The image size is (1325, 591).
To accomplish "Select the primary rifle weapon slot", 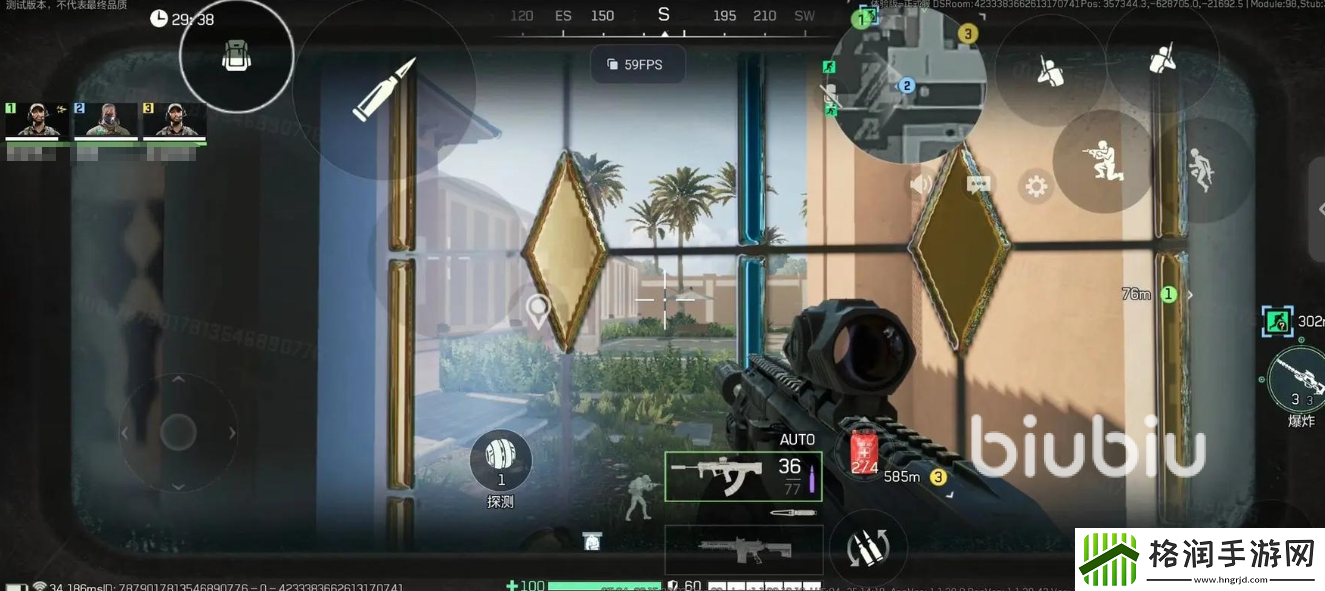I will click(x=743, y=475).
